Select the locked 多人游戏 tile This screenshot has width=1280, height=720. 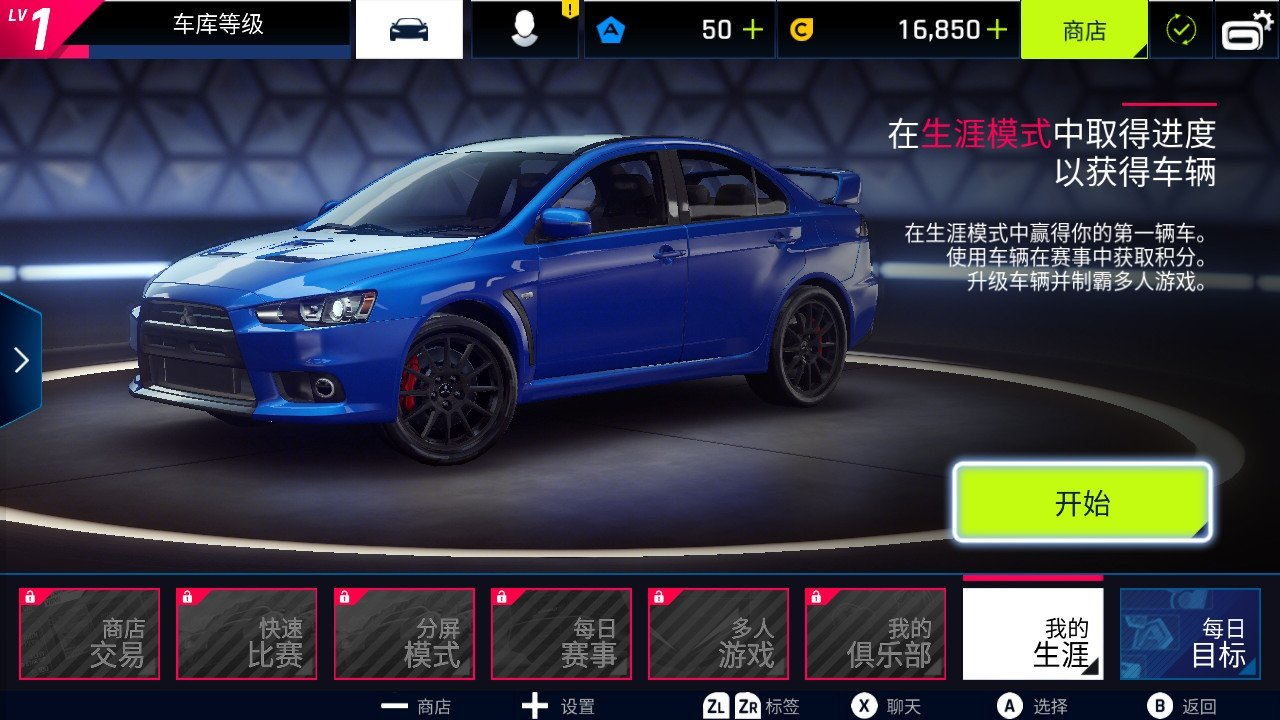pos(718,634)
